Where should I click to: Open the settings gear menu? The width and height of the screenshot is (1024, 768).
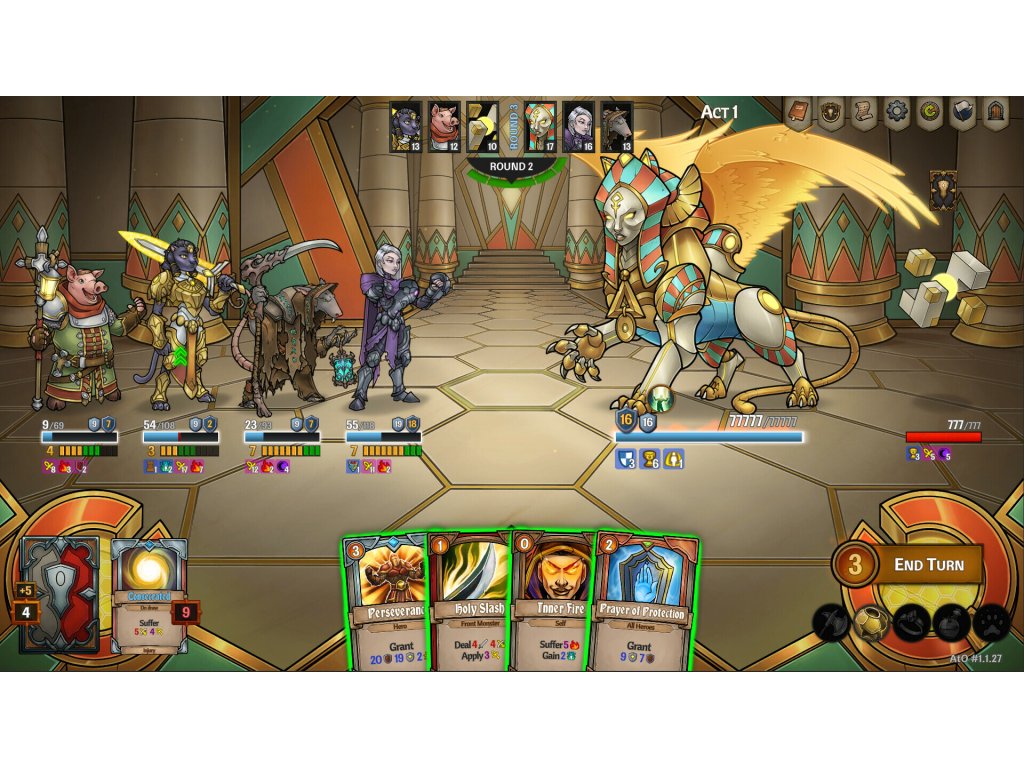tap(897, 113)
